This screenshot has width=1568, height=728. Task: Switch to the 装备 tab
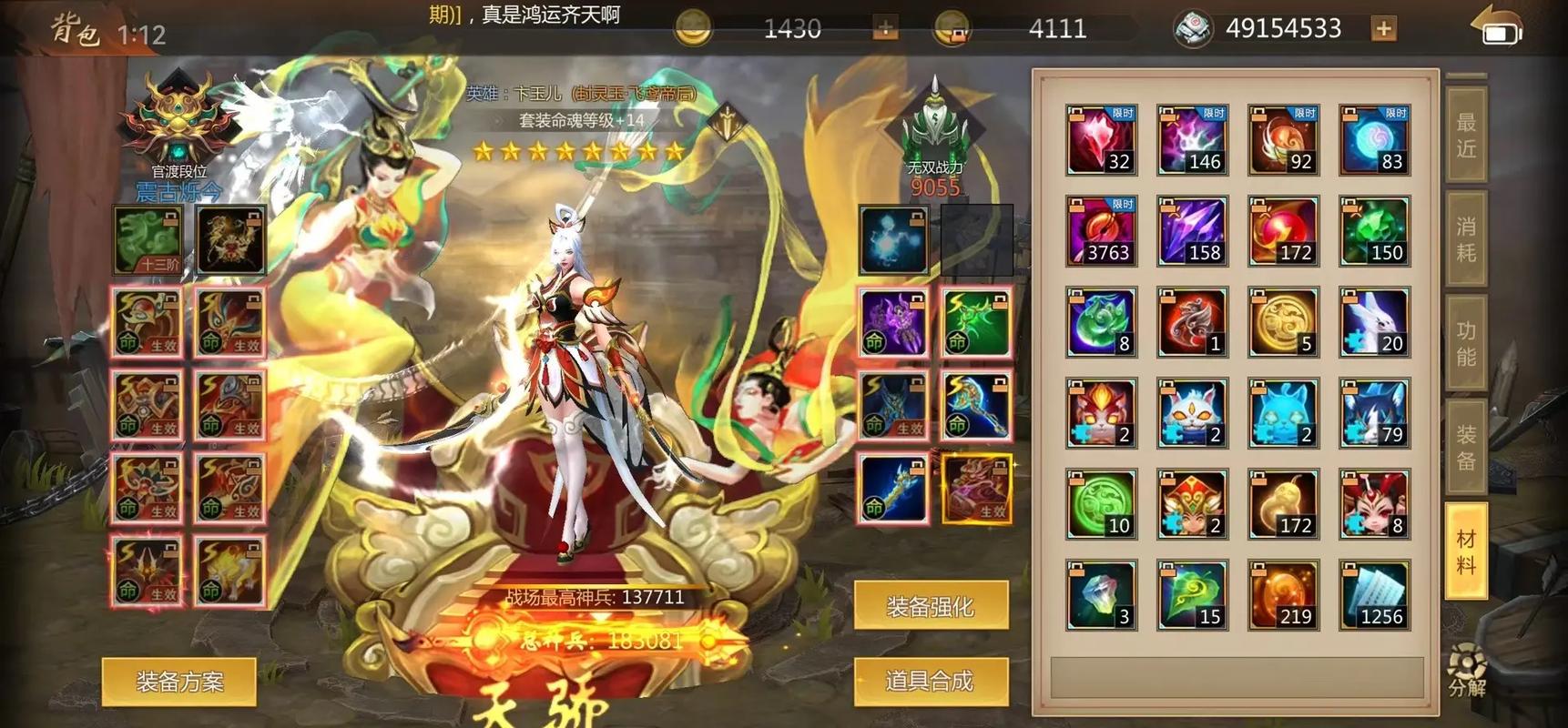click(1465, 446)
